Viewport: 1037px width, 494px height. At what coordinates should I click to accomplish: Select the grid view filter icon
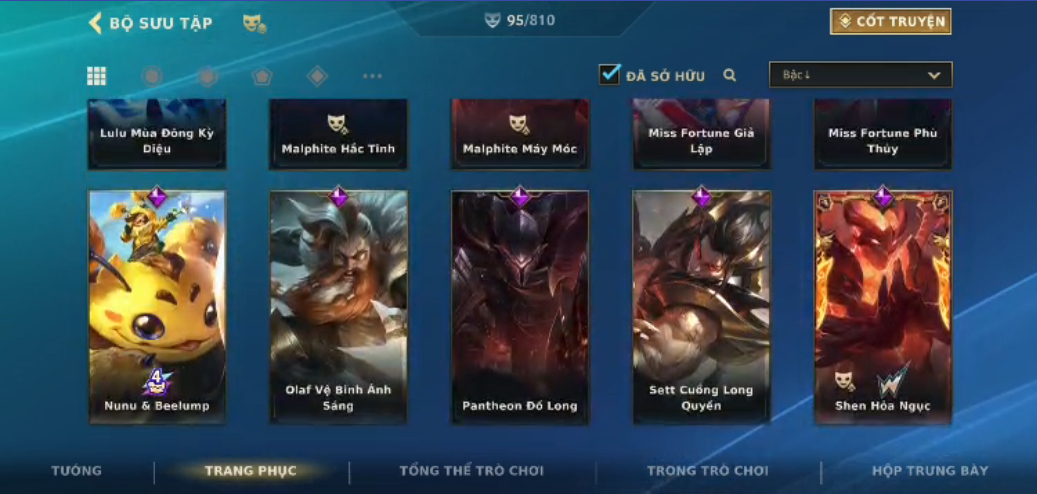tap(97, 76)
